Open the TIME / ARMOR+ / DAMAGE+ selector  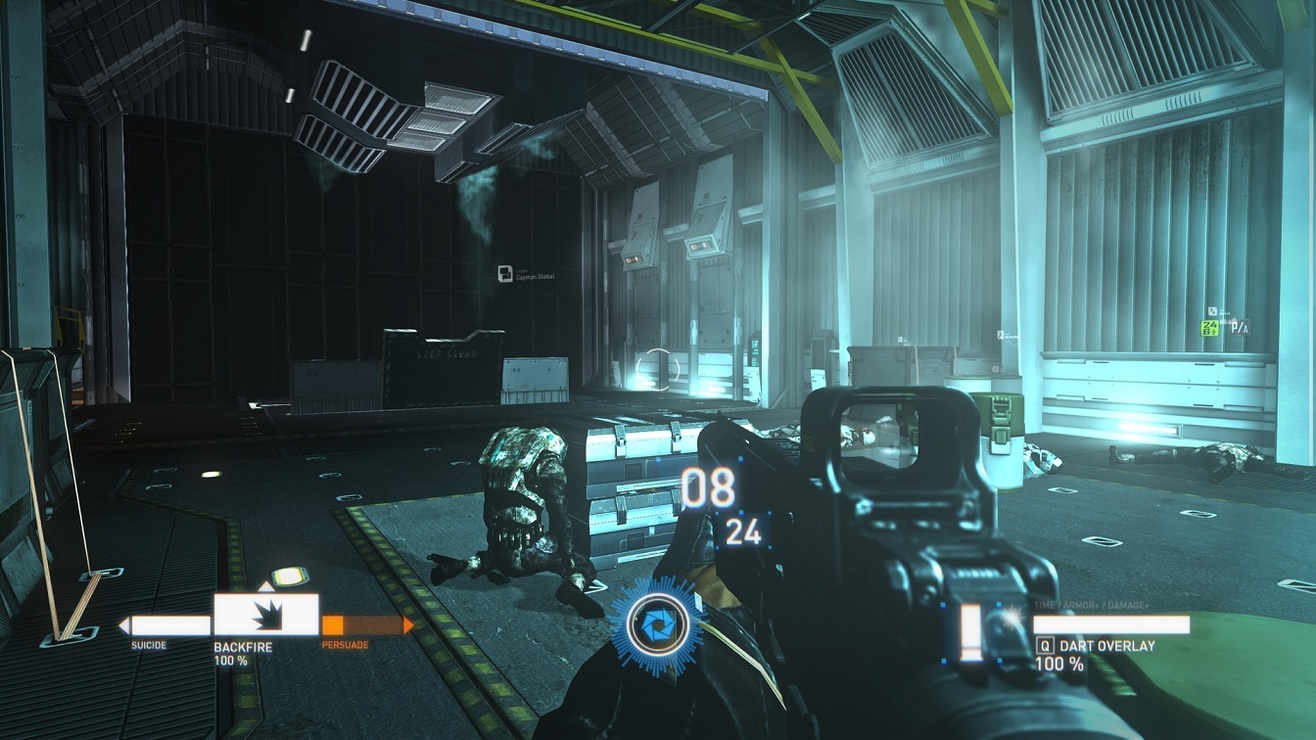(1090, 604)
